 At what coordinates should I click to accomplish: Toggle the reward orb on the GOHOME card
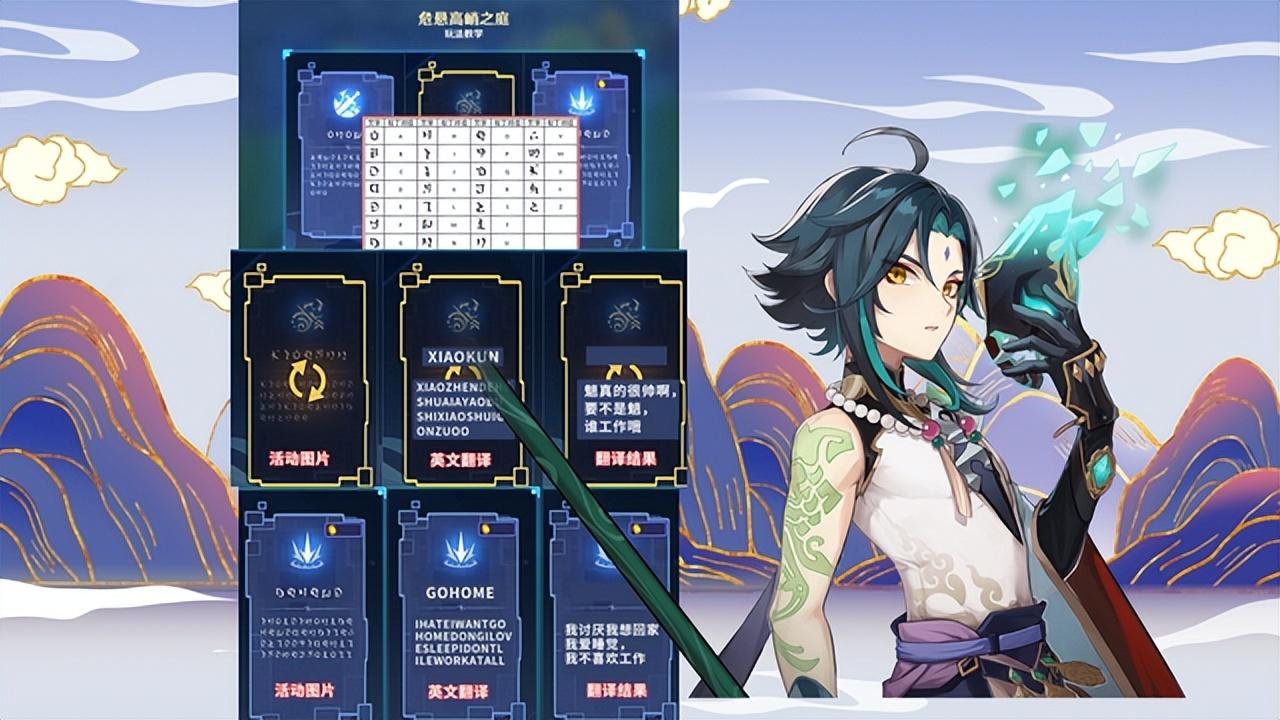coord(485,527)
